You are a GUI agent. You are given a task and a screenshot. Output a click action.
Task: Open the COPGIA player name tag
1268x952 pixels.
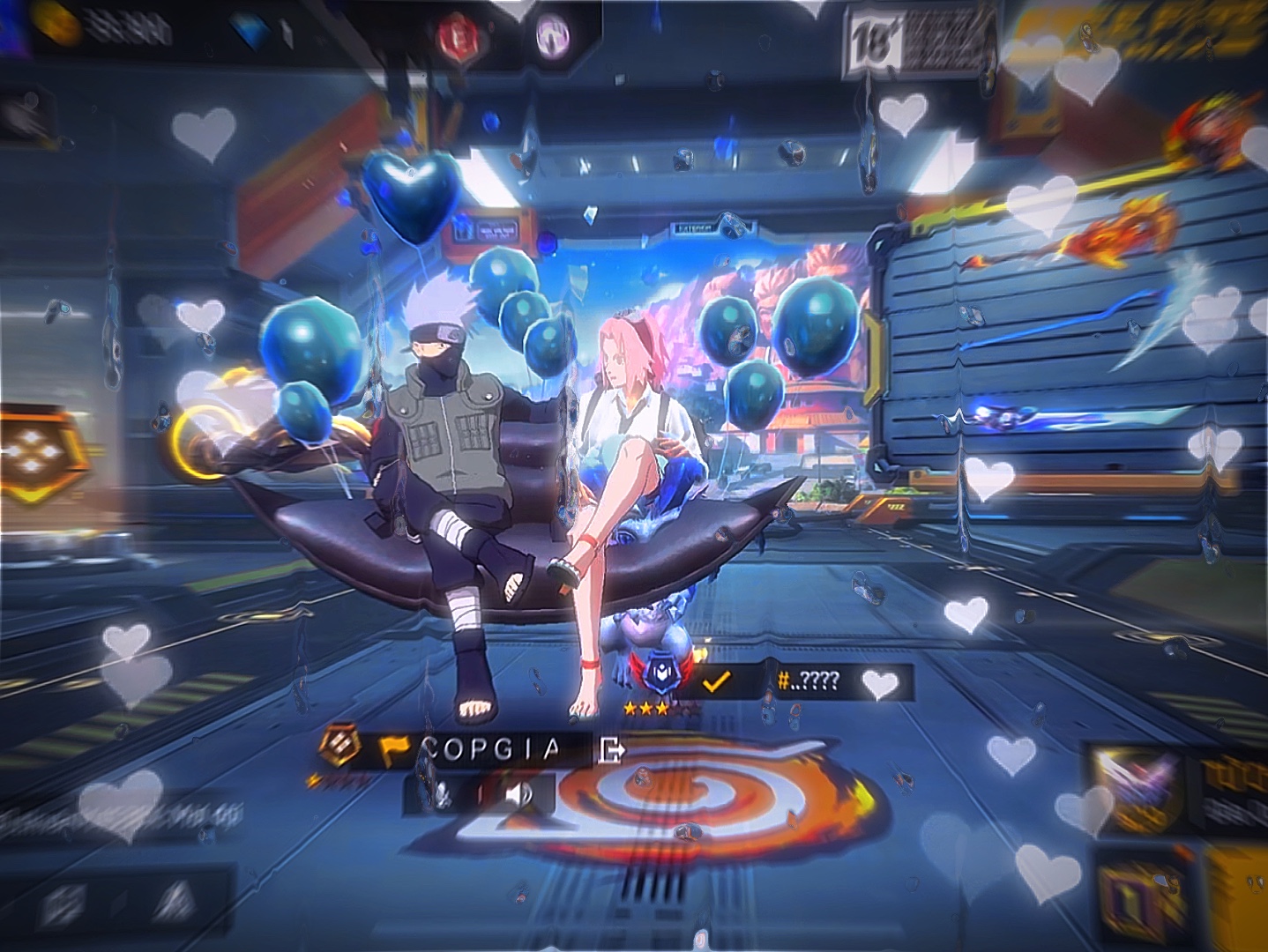tap(490, 749)
